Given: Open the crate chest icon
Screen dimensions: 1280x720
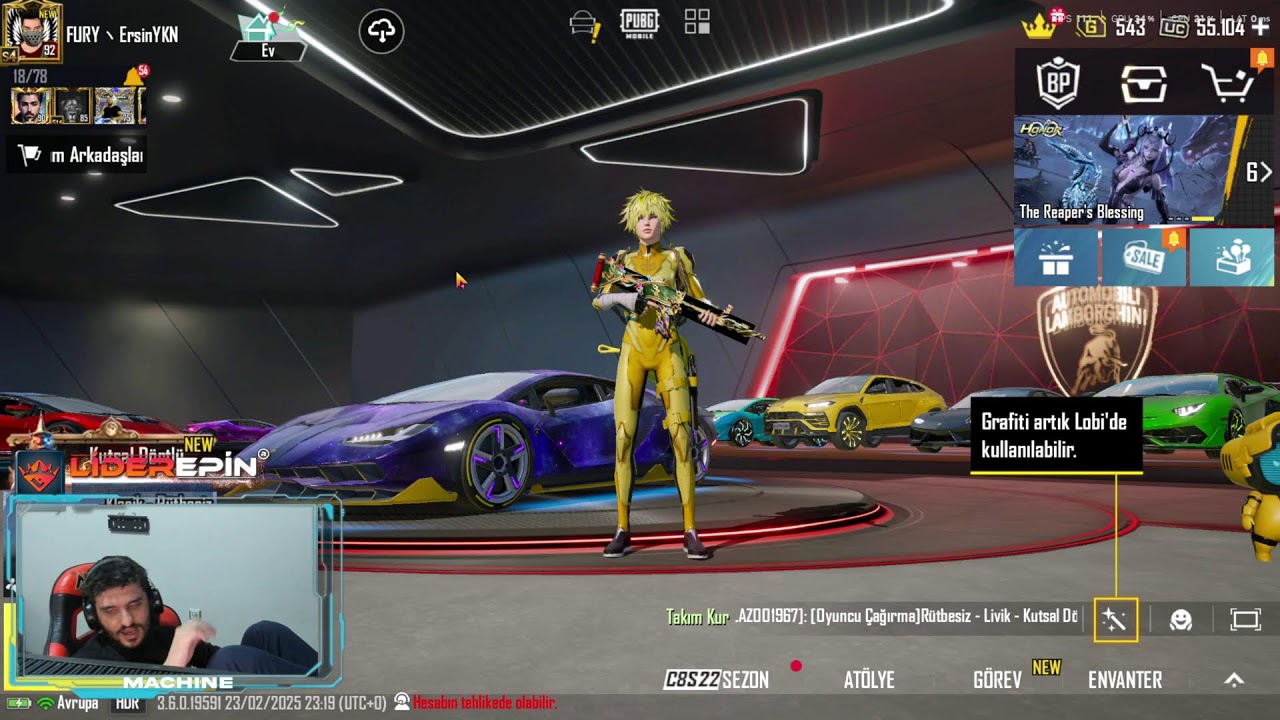Looking at the screenshot, I should click(x=1143, y=84).
